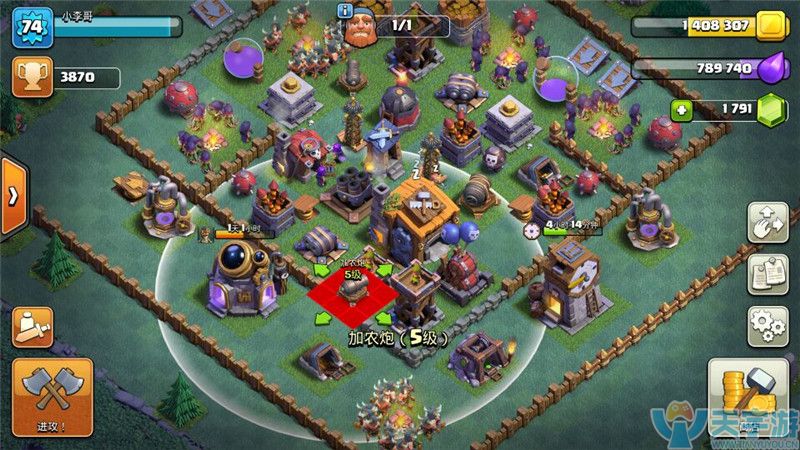This screenshot has height=450, width=800.
Task: Click the green plus to buy gems
Action: pyautogui.click(x=681, y=110)
